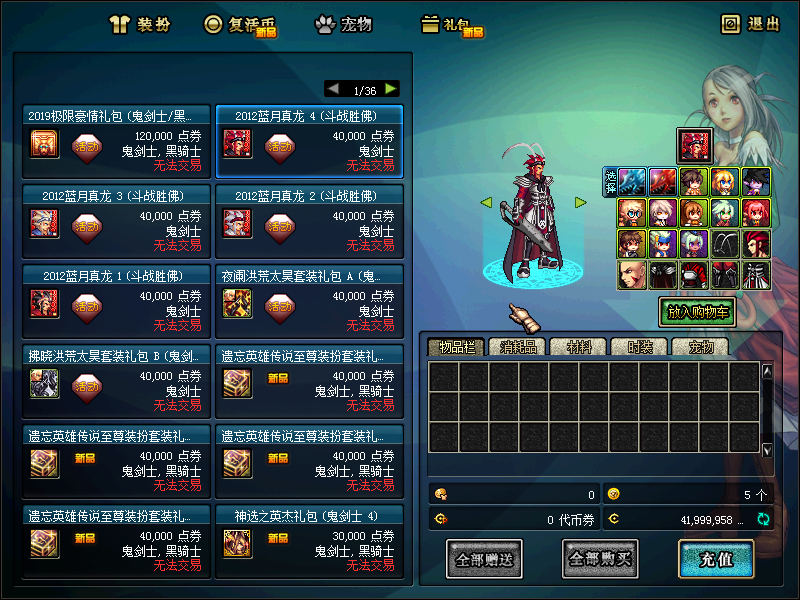Viewport: 800px width, 600px height.
Task: Switch to the 消耗品 inventory tab
Action: [x=518, y=347]
